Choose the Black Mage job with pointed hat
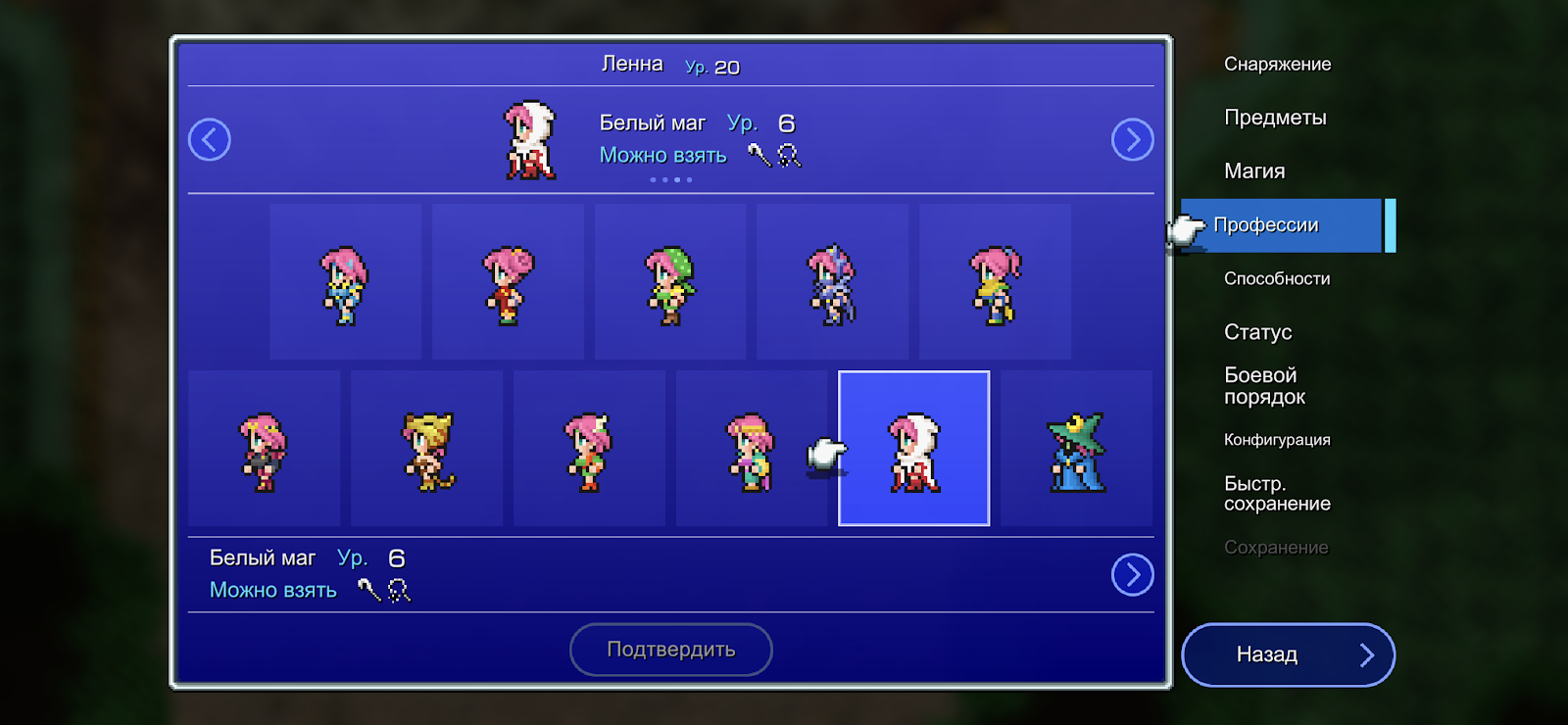 (1076, 449)
